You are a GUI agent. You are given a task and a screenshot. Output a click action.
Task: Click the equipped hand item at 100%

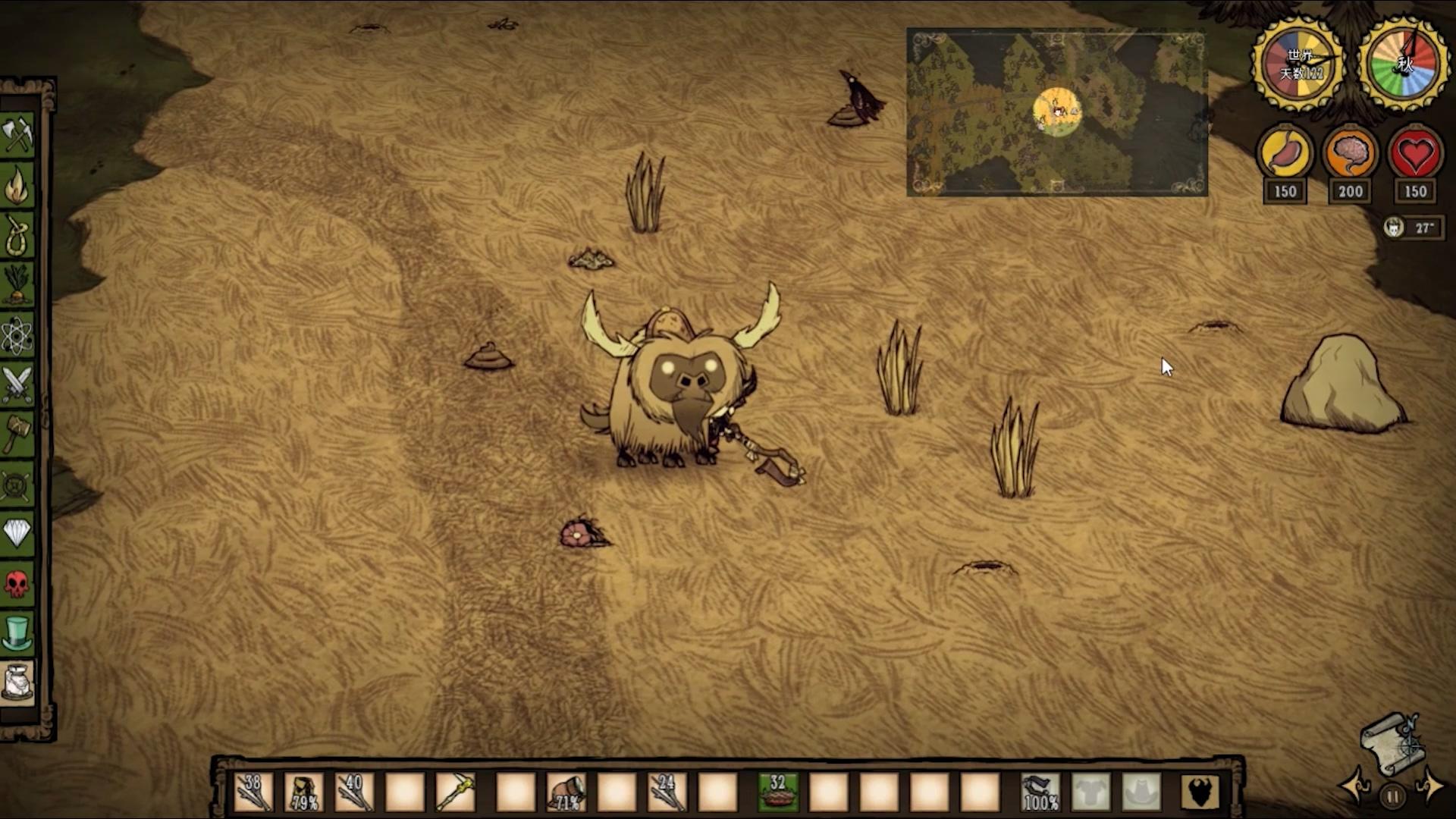(x=1040, y=792)
